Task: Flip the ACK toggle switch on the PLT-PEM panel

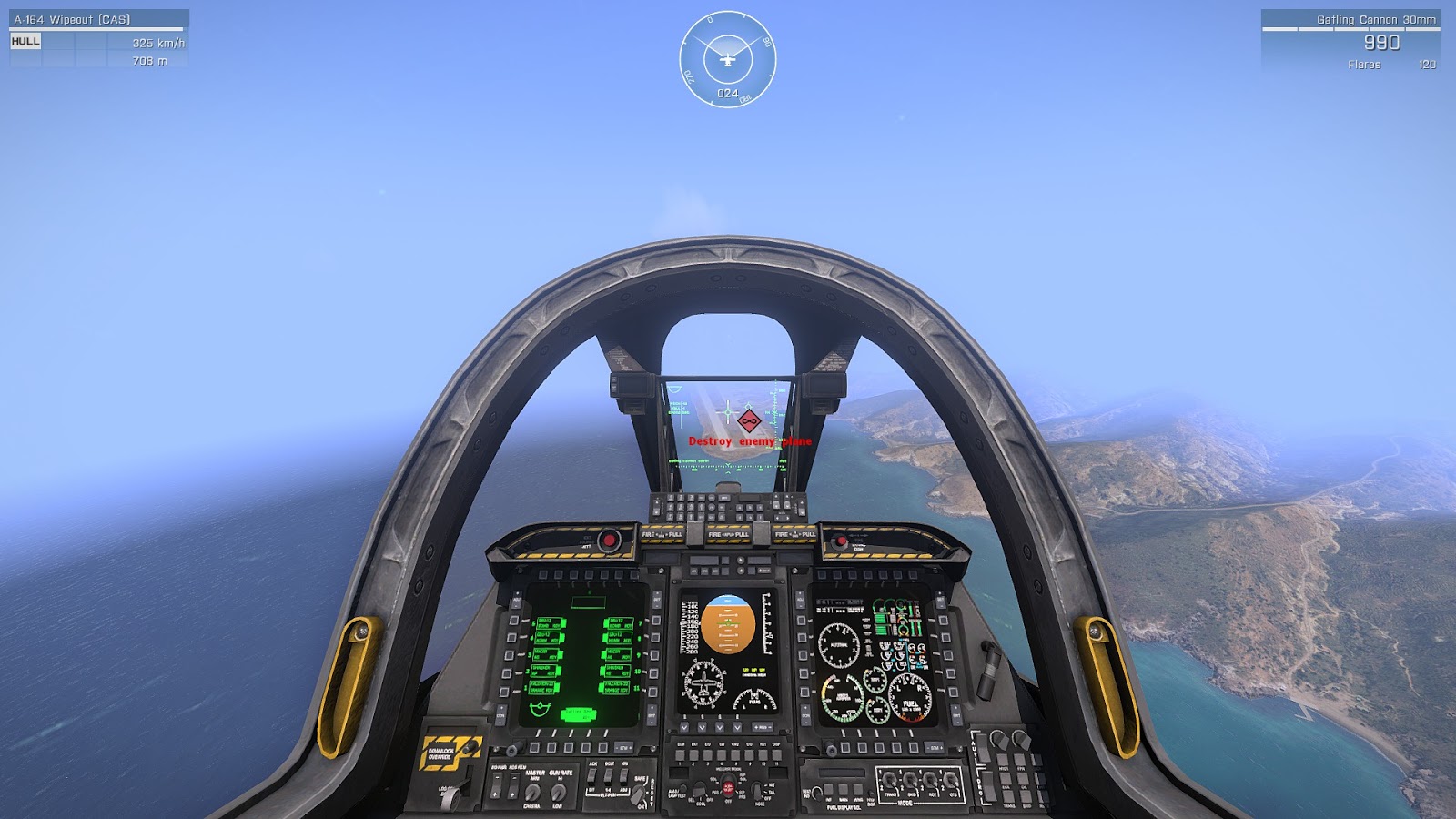Action: pyautogui.click(x=592, y=773)
